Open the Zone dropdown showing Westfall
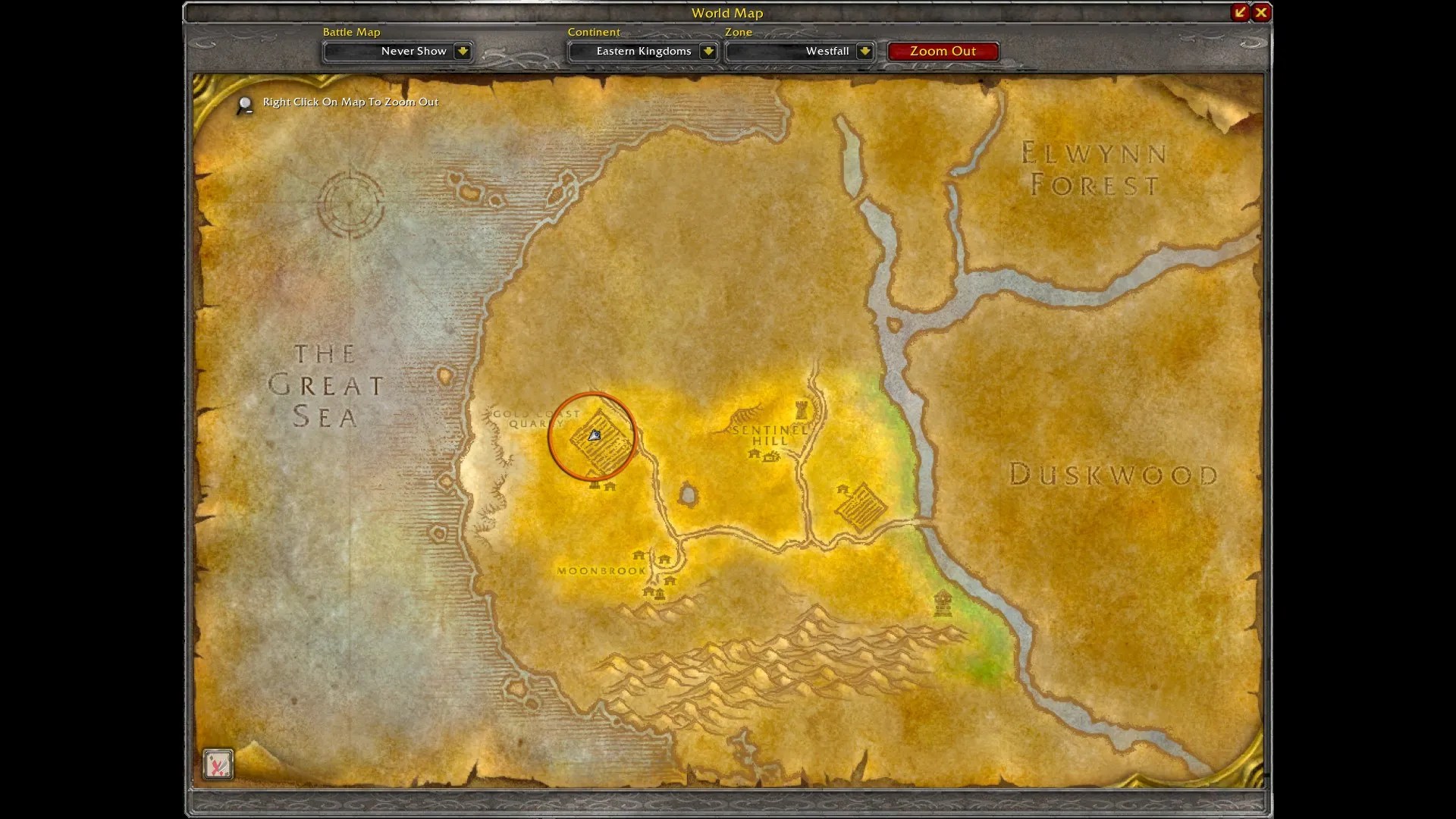The height and width of the screenshot is (819, 1456). point(799,51)
